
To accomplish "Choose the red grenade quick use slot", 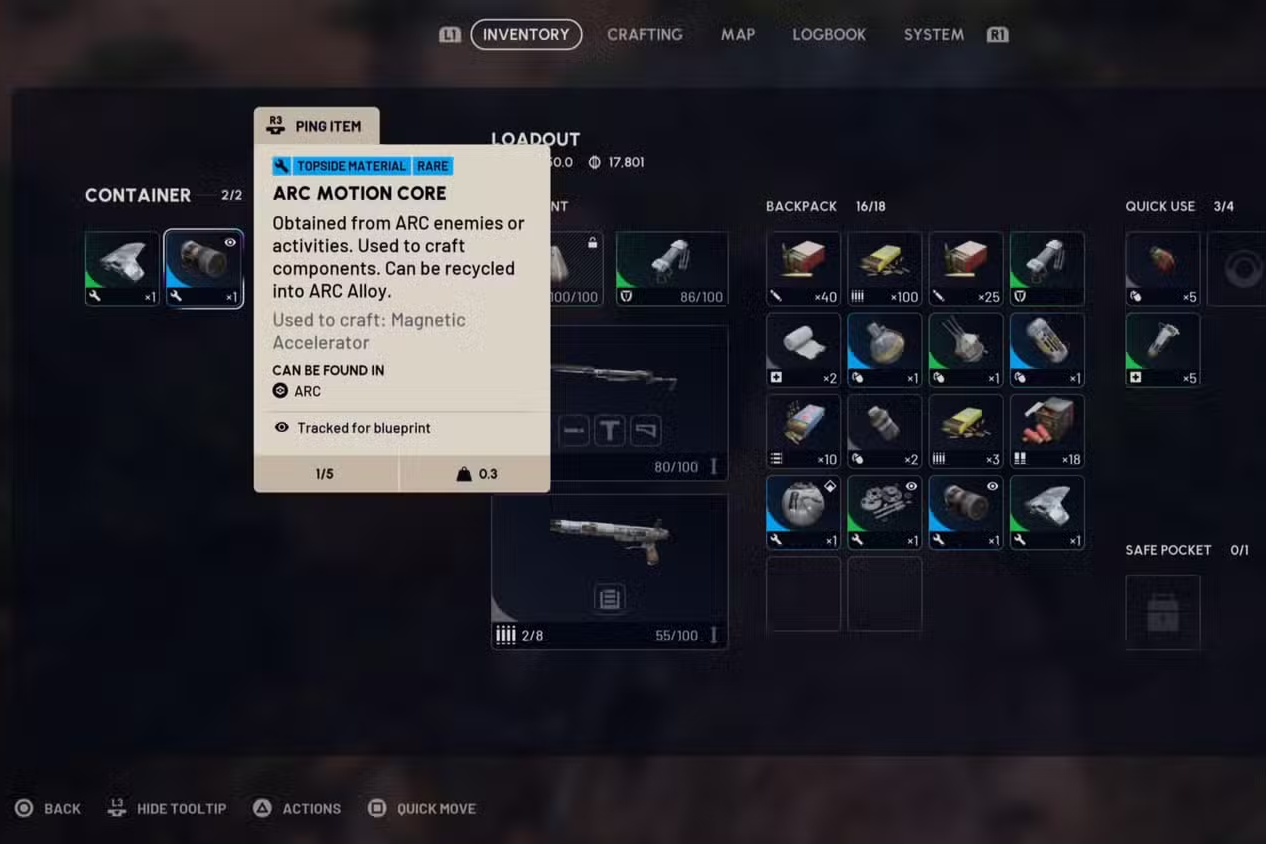I will click(1162, 268).
